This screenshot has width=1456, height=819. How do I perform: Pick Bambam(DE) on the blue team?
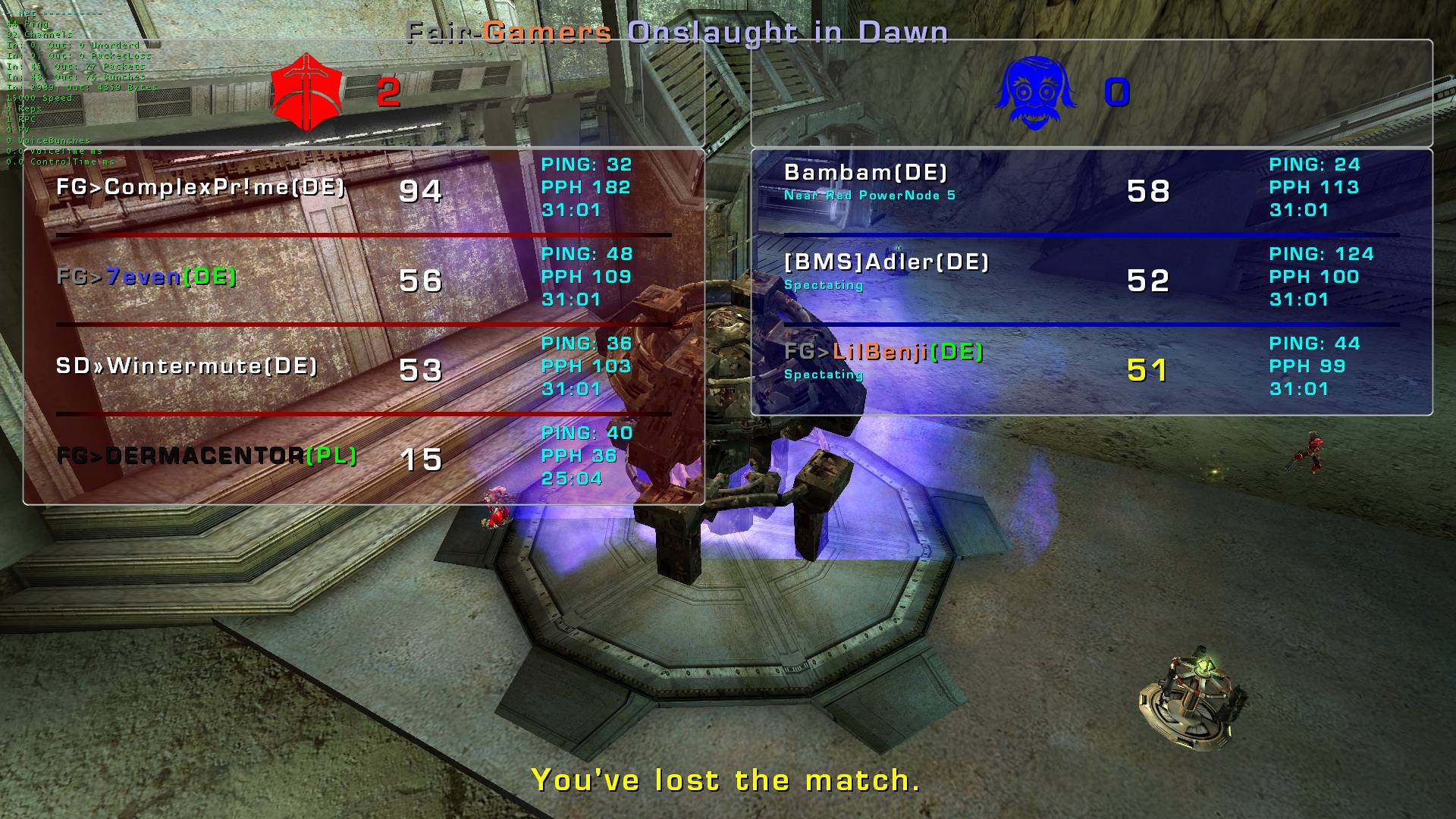[865, 173]
